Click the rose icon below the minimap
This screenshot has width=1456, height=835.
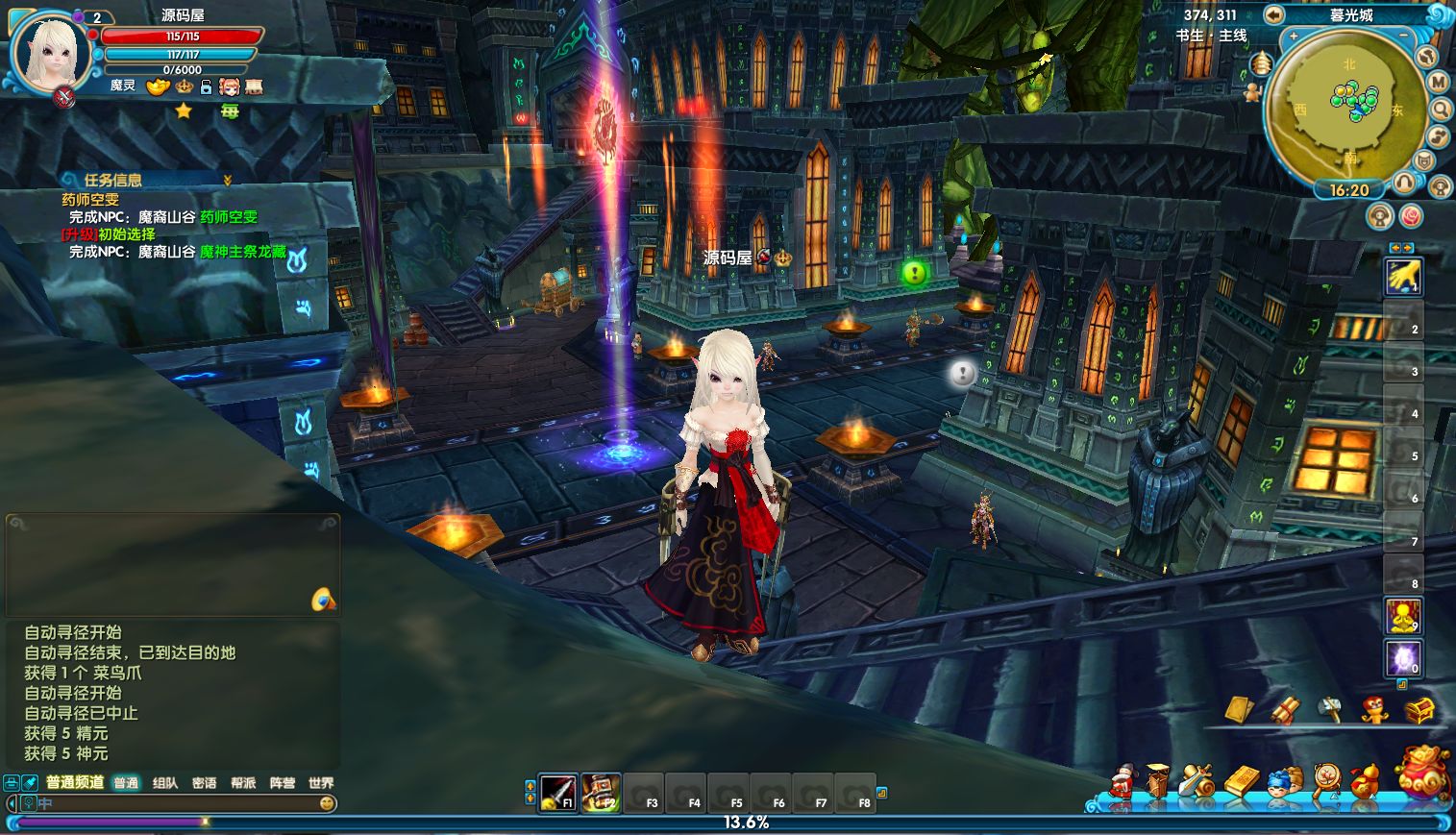pyautogui.click(x=1411, y=216)
